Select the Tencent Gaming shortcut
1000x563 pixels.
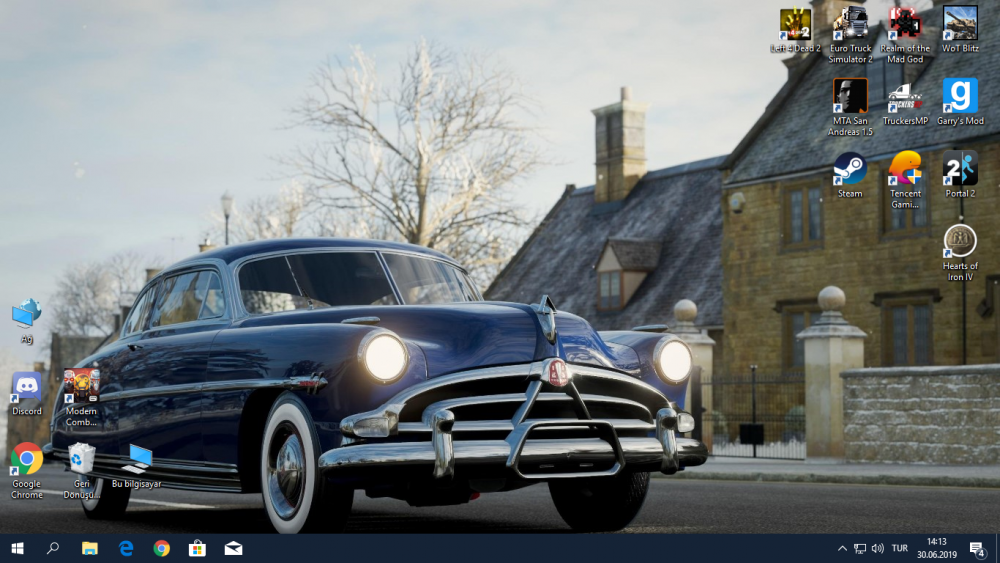(x=905, y=168)
